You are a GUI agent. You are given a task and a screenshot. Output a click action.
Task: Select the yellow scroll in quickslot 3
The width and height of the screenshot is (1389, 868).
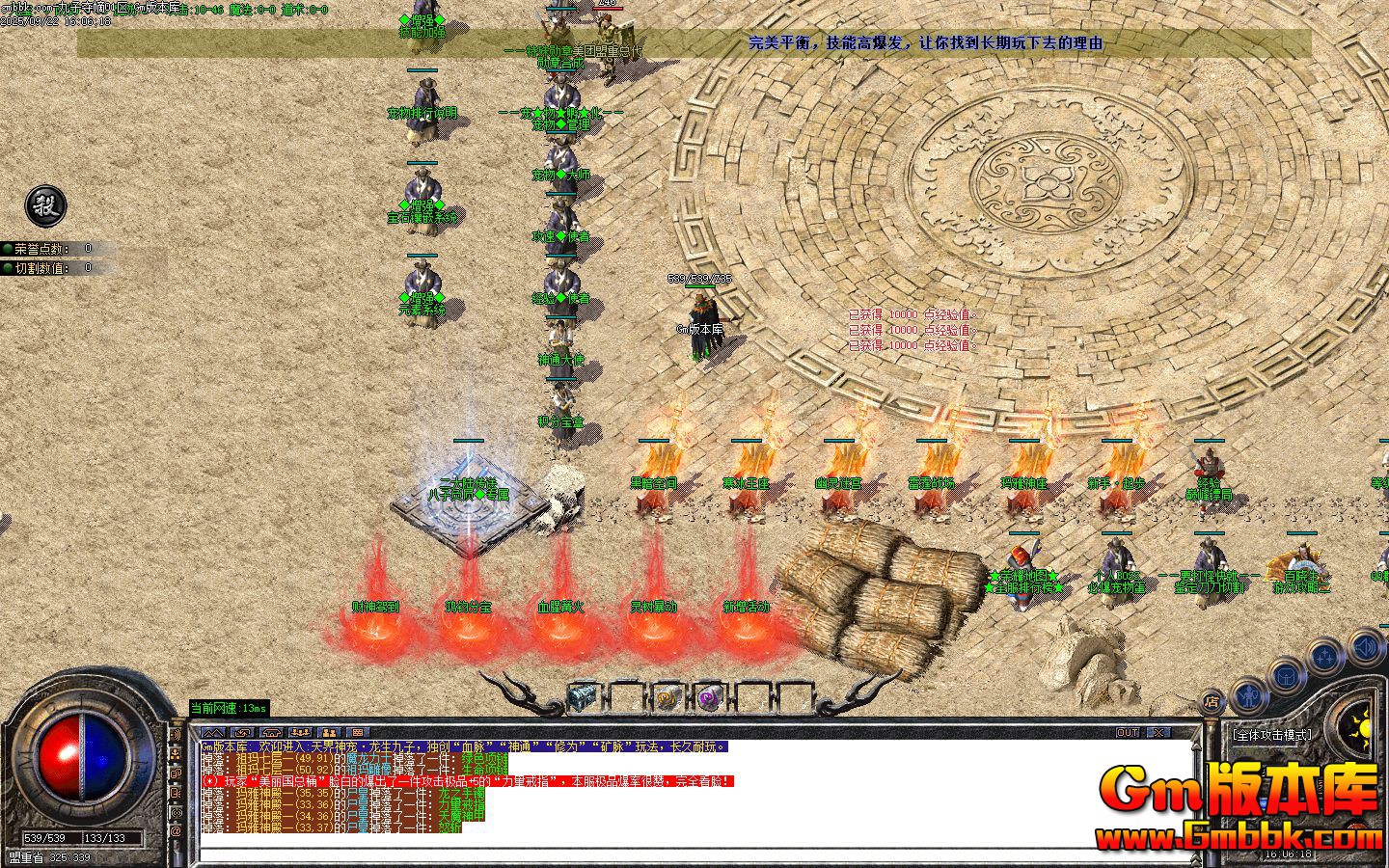pos(667,696)
